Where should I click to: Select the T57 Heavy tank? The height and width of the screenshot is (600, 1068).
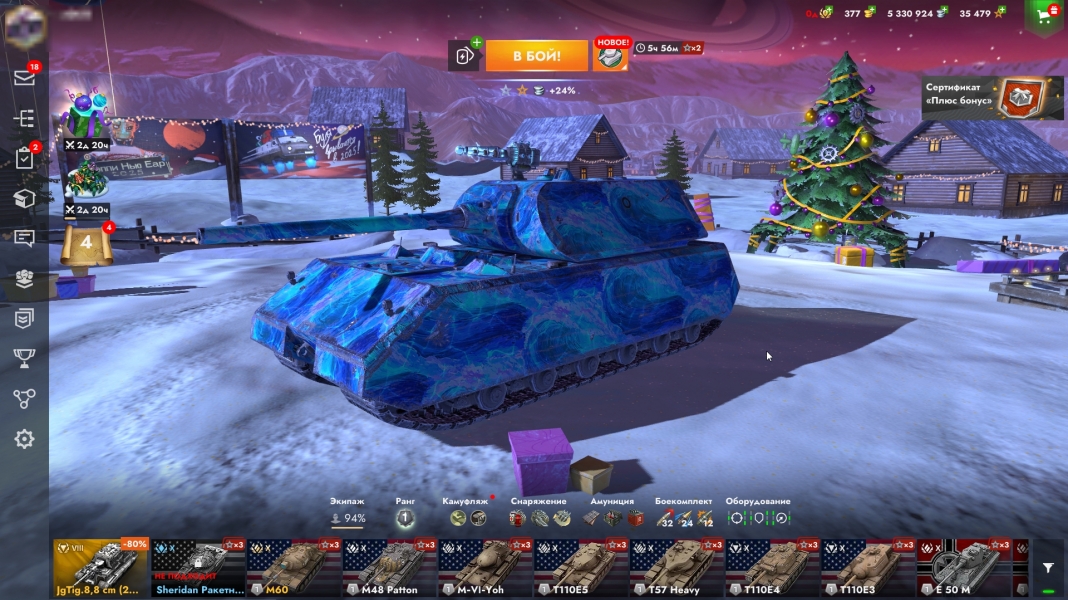675,567
